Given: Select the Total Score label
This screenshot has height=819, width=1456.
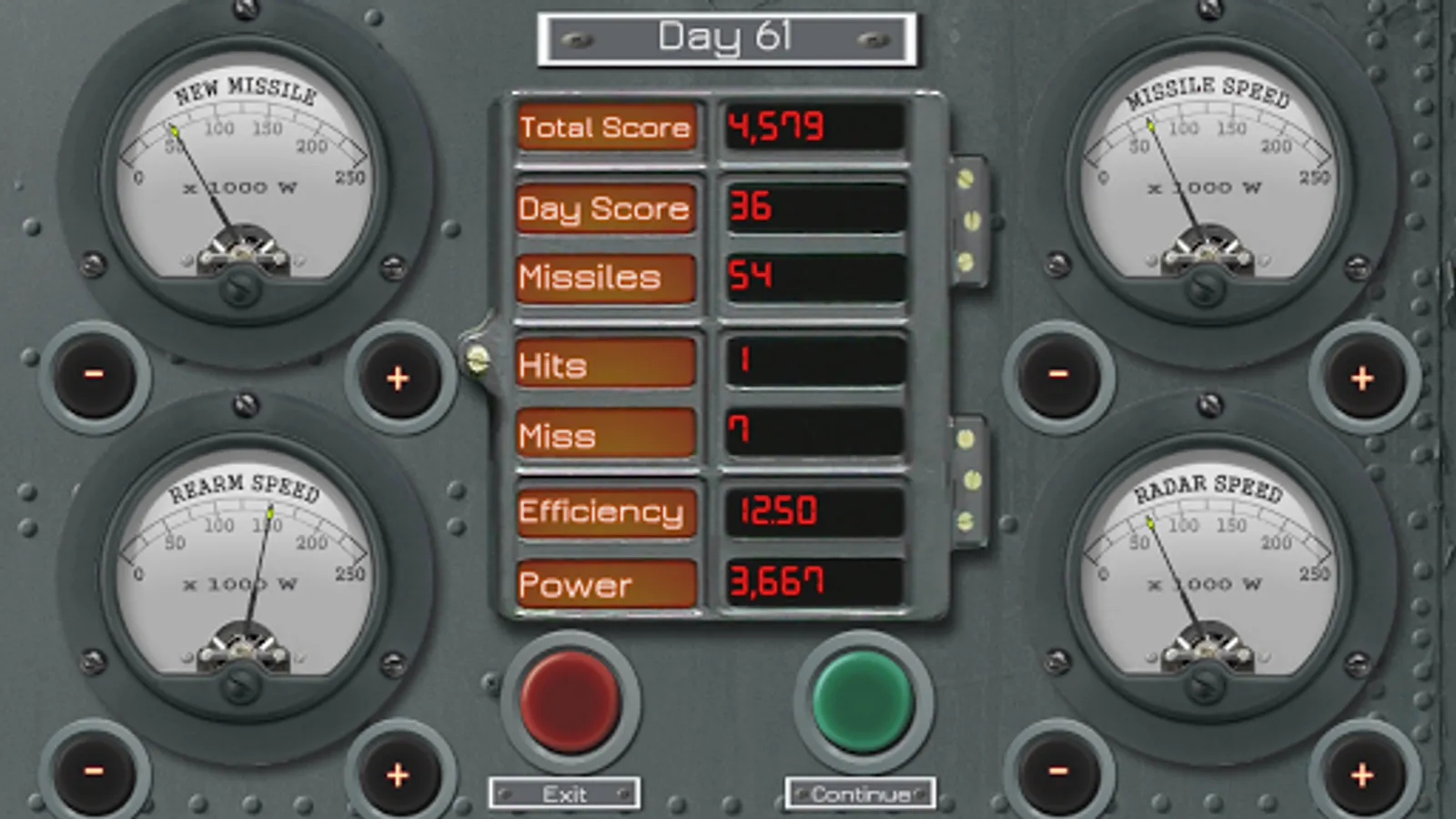Looking at the screenshot, I should pyautogui.click(x=605, y=128).
